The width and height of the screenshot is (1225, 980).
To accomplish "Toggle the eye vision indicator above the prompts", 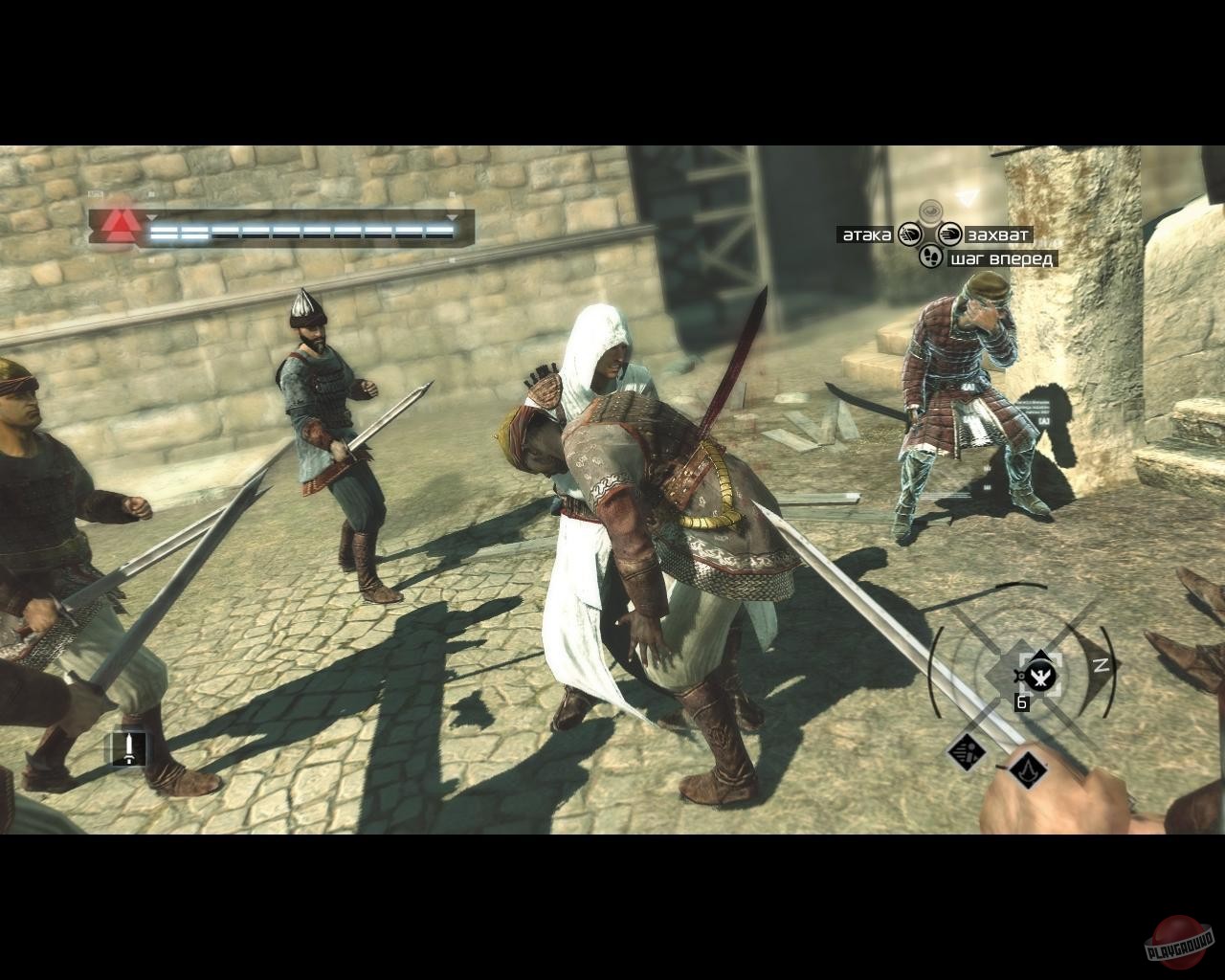I will [931, 211].
